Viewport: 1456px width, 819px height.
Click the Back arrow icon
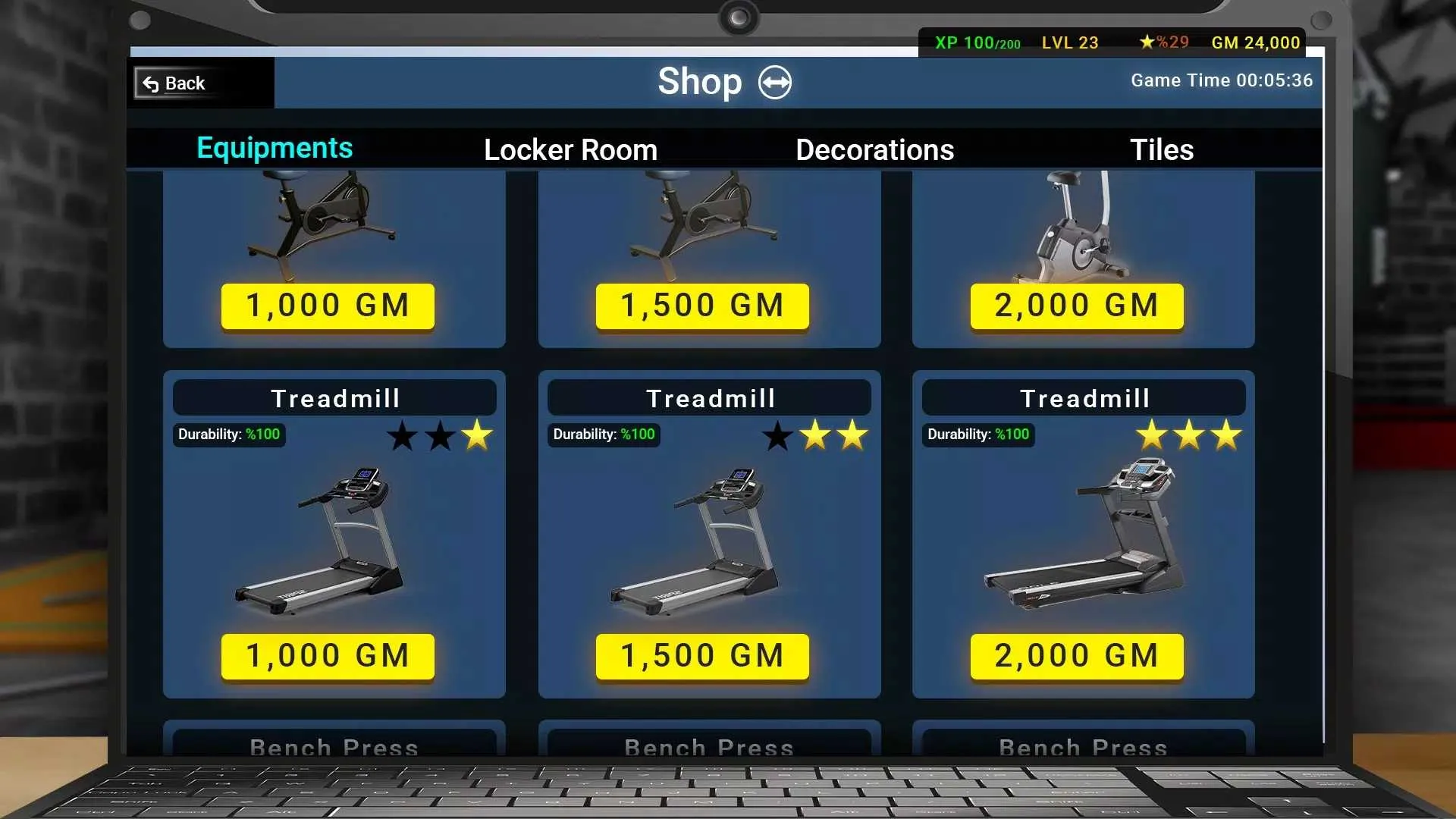[149, 83]
